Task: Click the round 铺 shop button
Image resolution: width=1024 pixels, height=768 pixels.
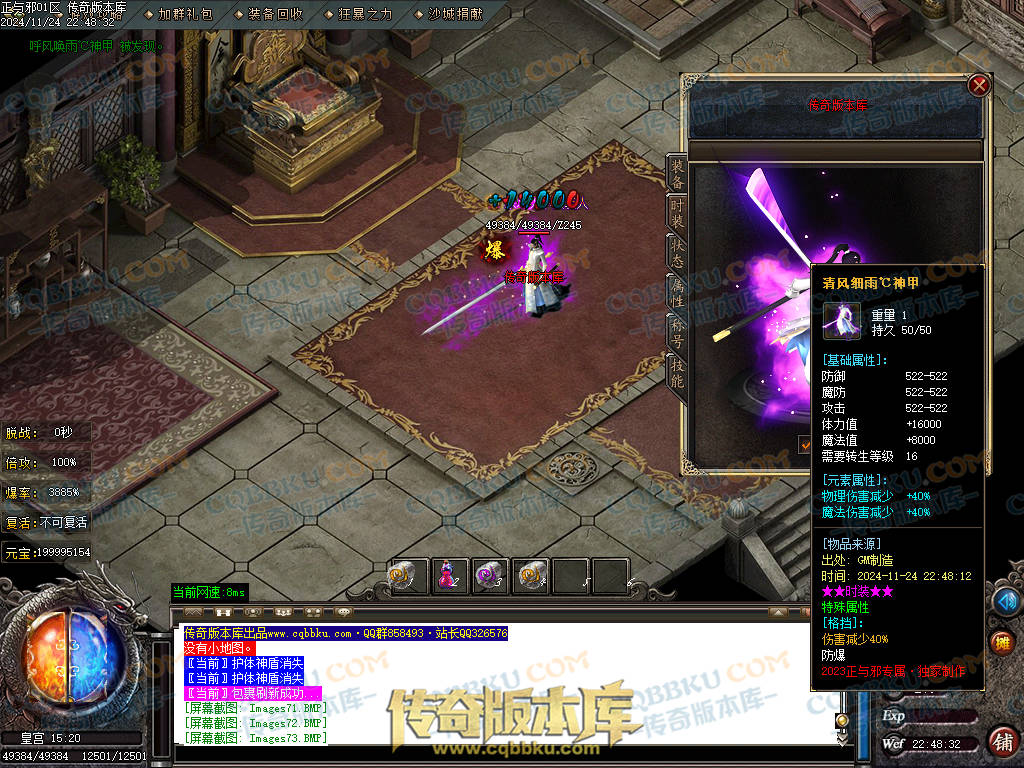Action: point(1002,741)
